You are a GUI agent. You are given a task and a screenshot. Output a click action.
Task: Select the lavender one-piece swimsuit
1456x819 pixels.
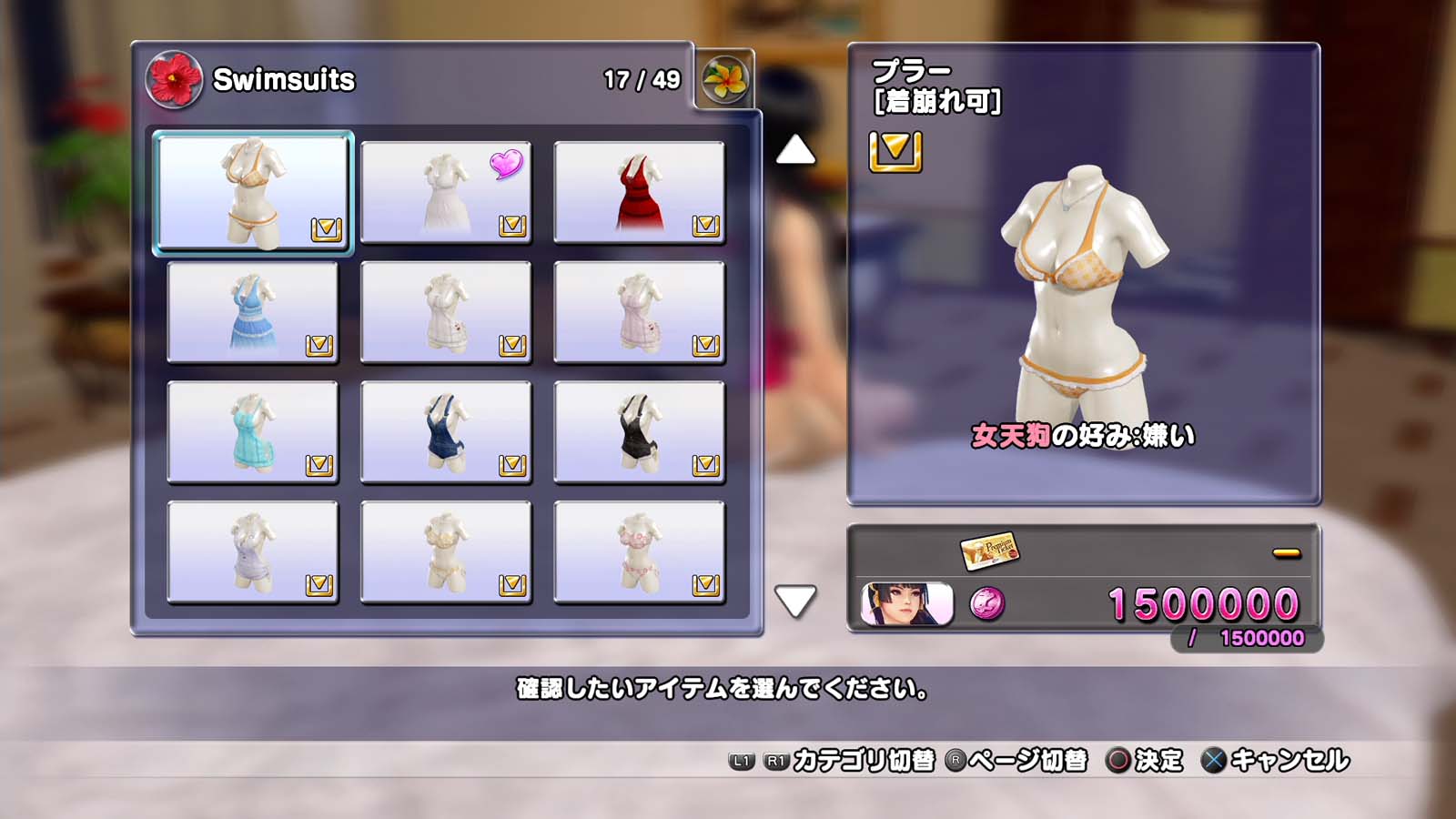coord(253,552)
